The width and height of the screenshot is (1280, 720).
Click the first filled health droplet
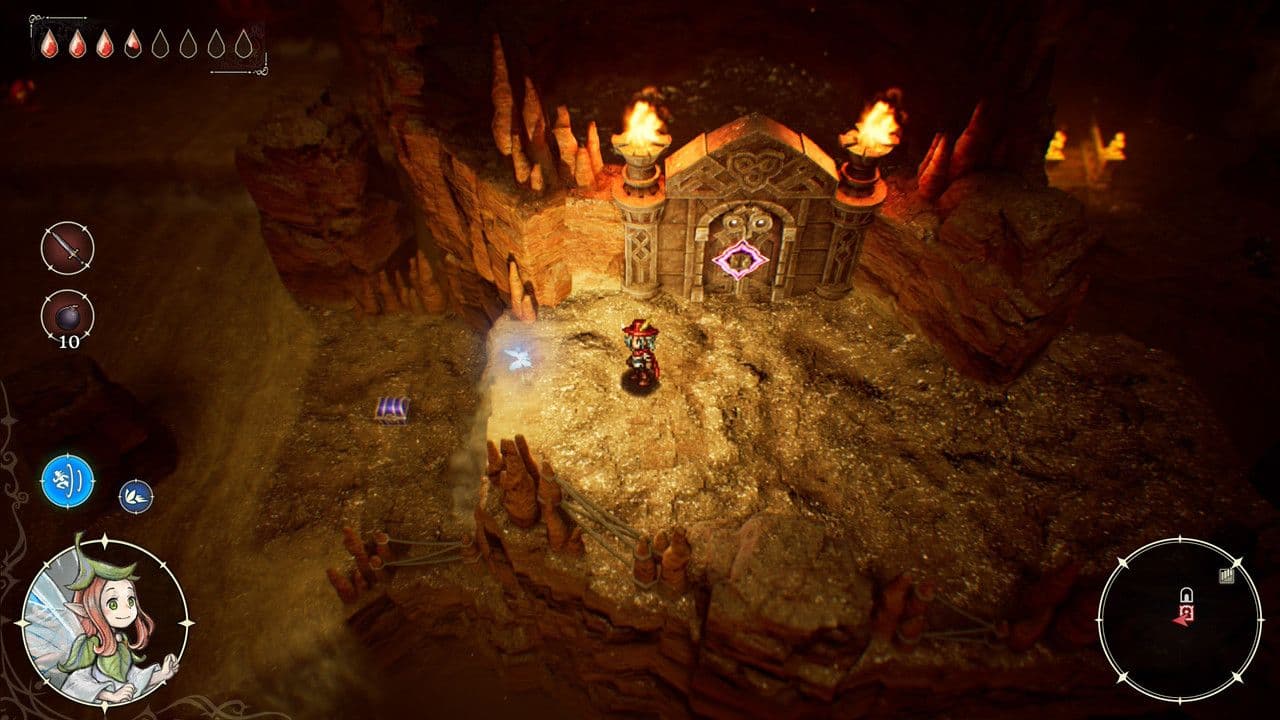(x=49, y=46)
